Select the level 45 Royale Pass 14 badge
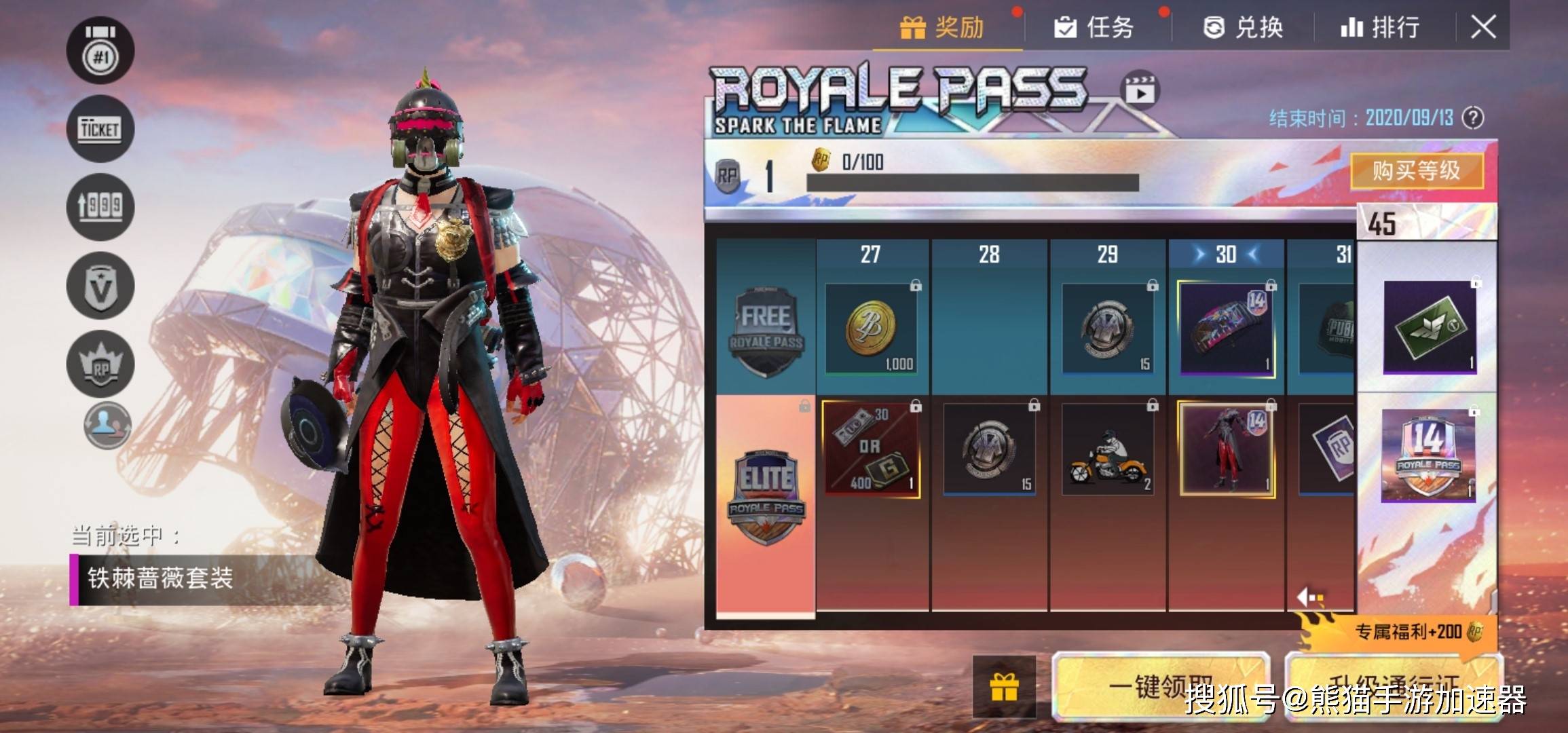 [x=1428, y=455]
